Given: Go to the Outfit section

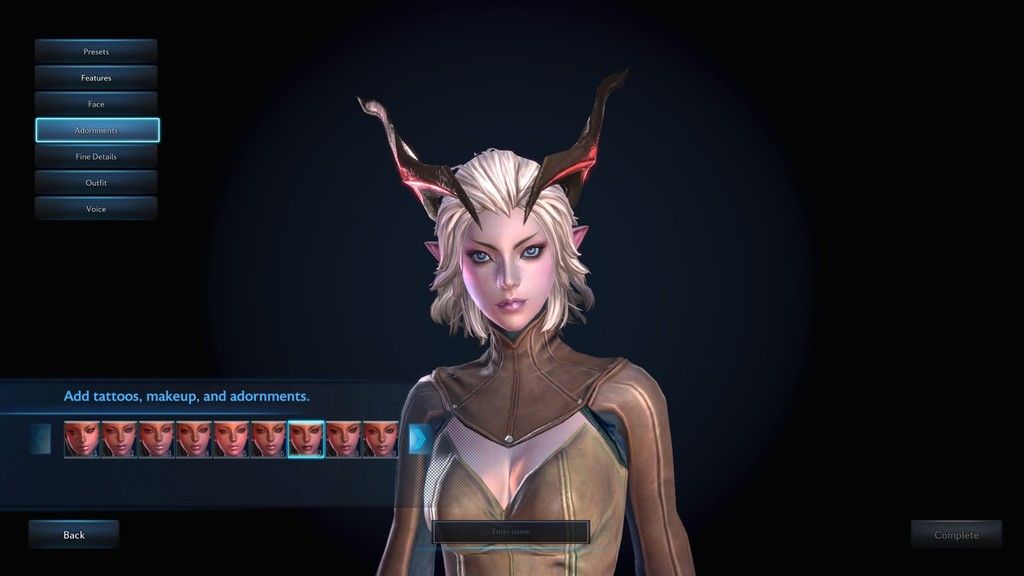Looking at the screenshot, I should [x=96, y=183].
